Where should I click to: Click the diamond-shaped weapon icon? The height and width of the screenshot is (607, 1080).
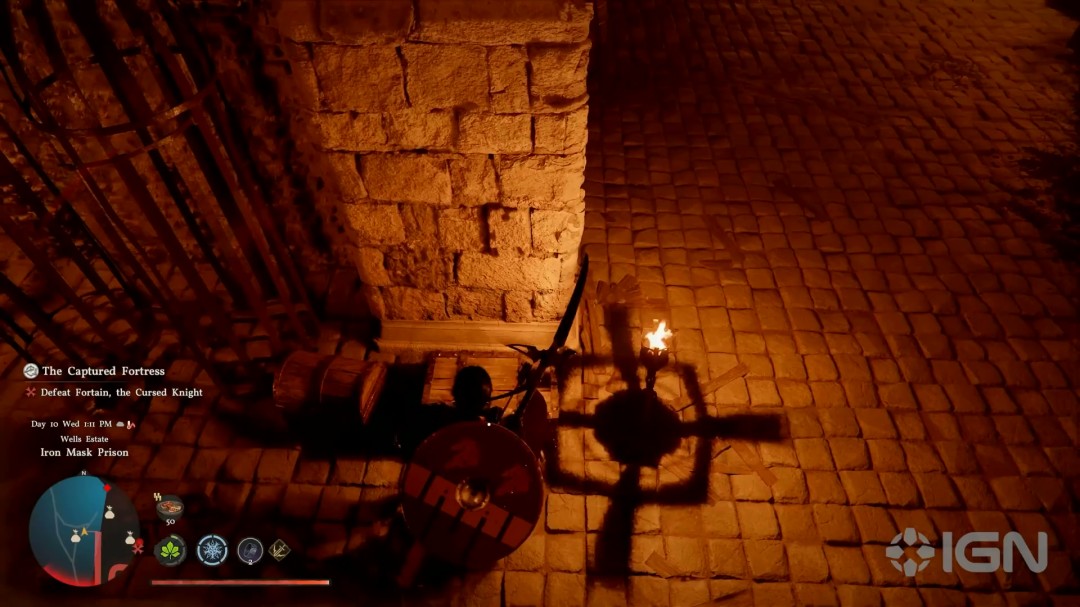pos(280,549)
